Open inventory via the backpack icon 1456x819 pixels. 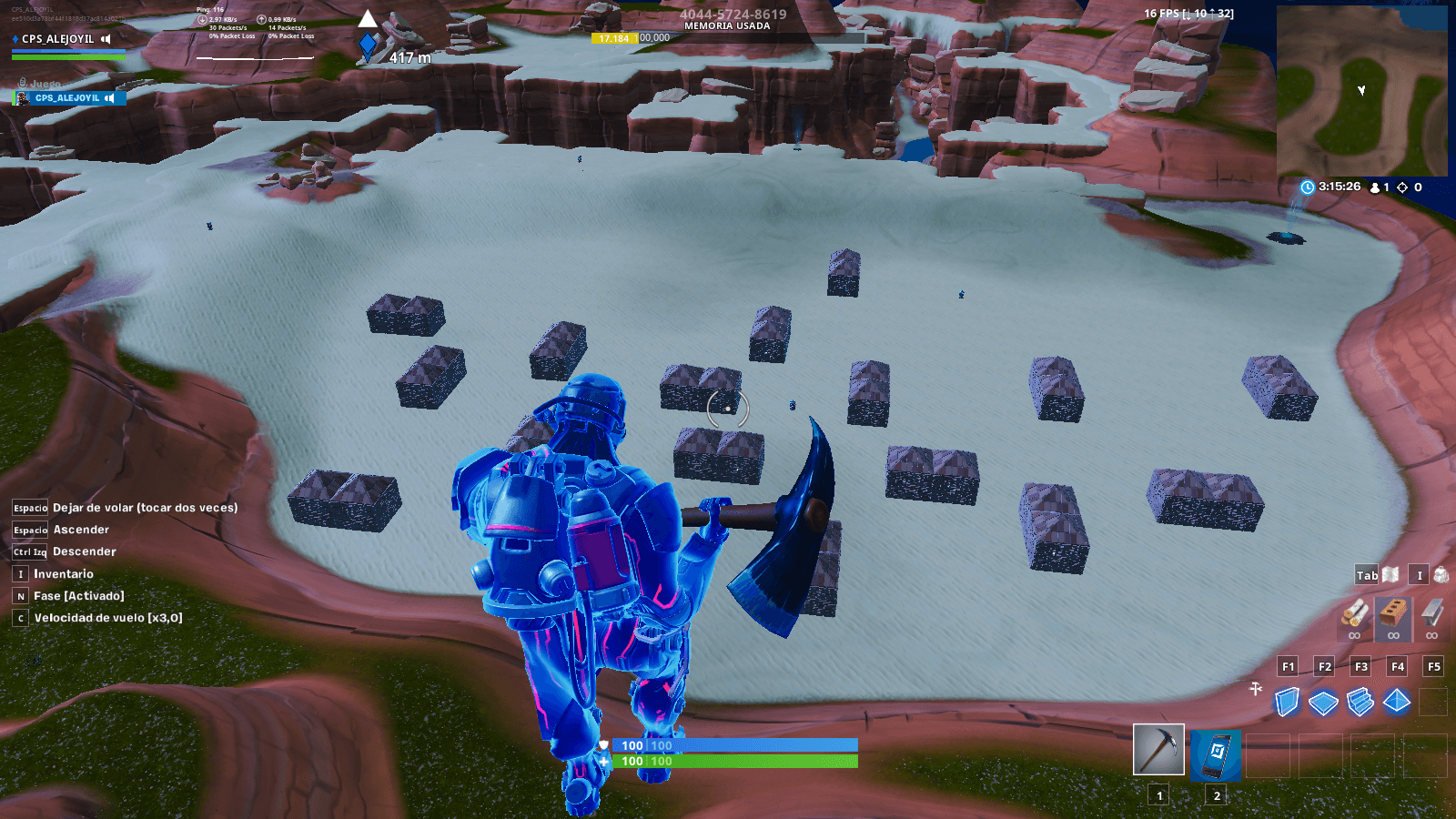[1440, 575]
